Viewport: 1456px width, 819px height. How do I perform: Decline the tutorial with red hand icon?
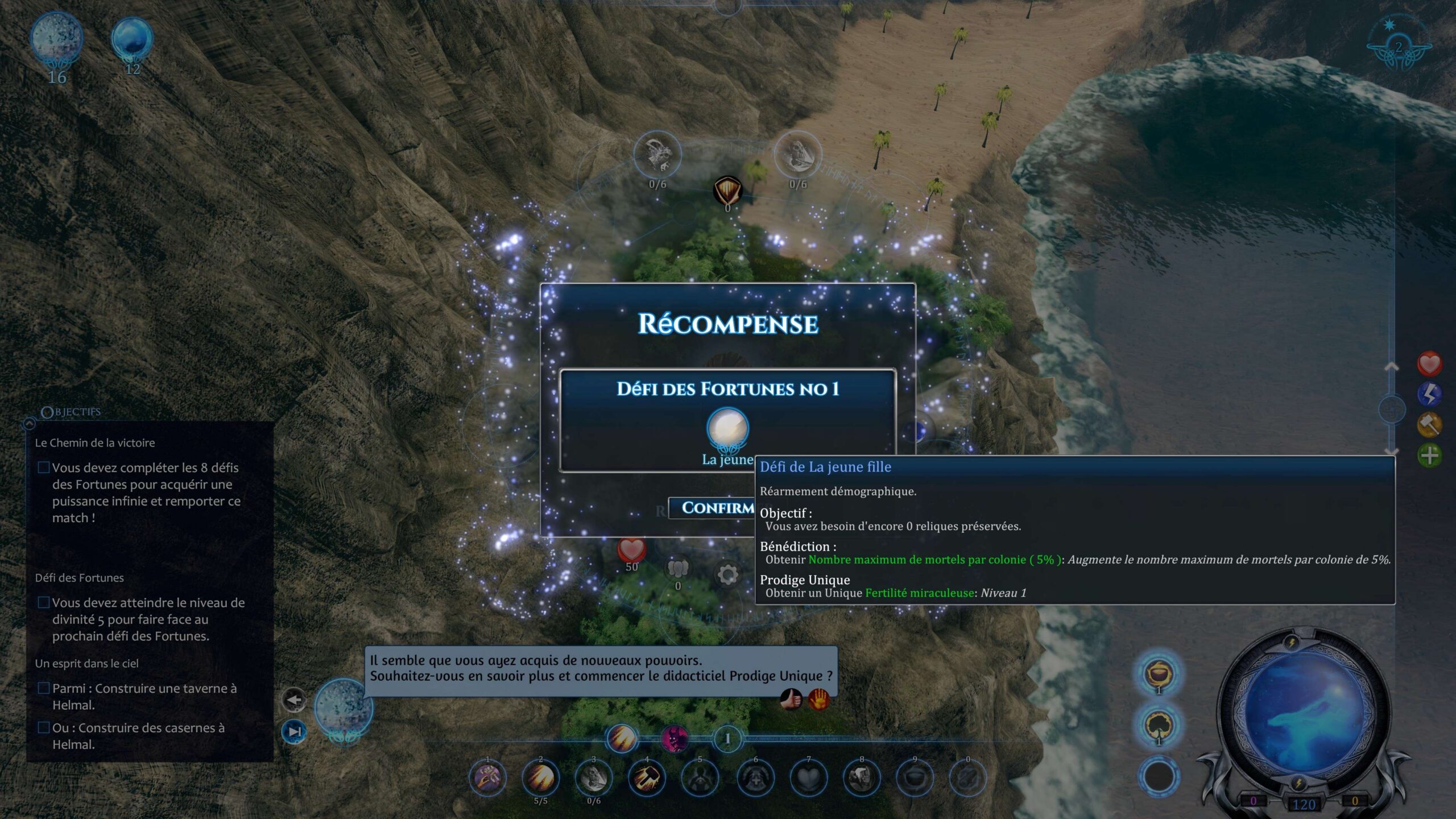(818, 698)
